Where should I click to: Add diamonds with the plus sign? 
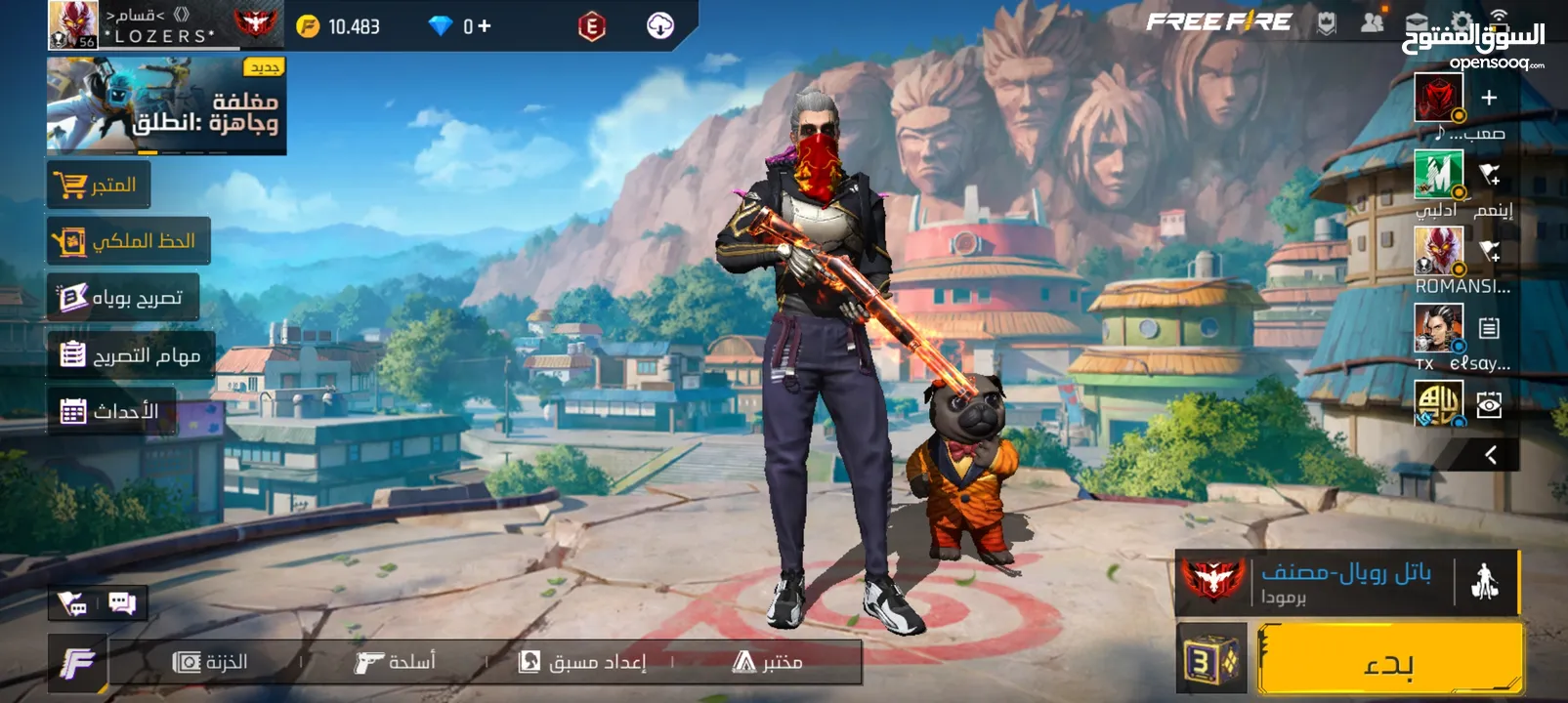click(x=484, y=26)
